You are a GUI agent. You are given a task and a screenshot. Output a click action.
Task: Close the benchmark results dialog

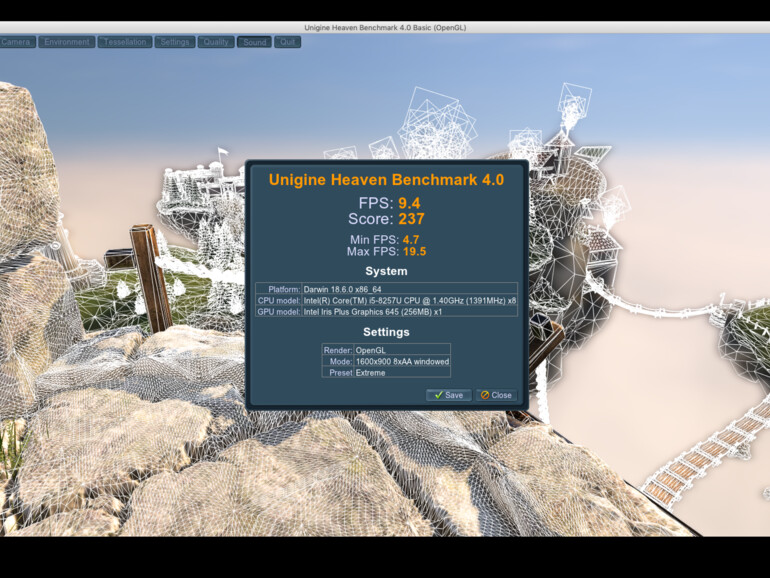[496, 395]
